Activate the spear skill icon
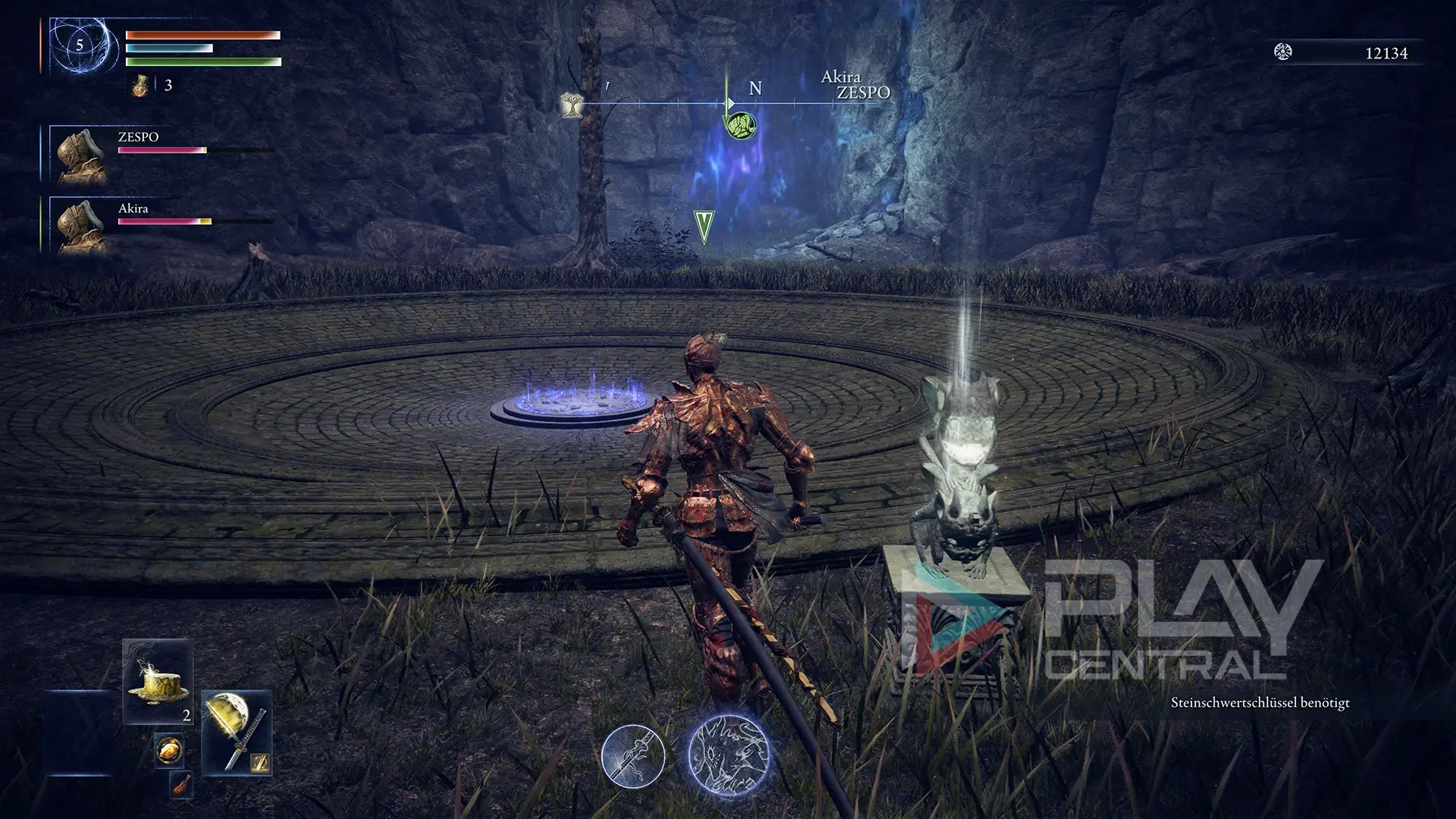This screenshot has width=1456, height=819. [633, 756]
